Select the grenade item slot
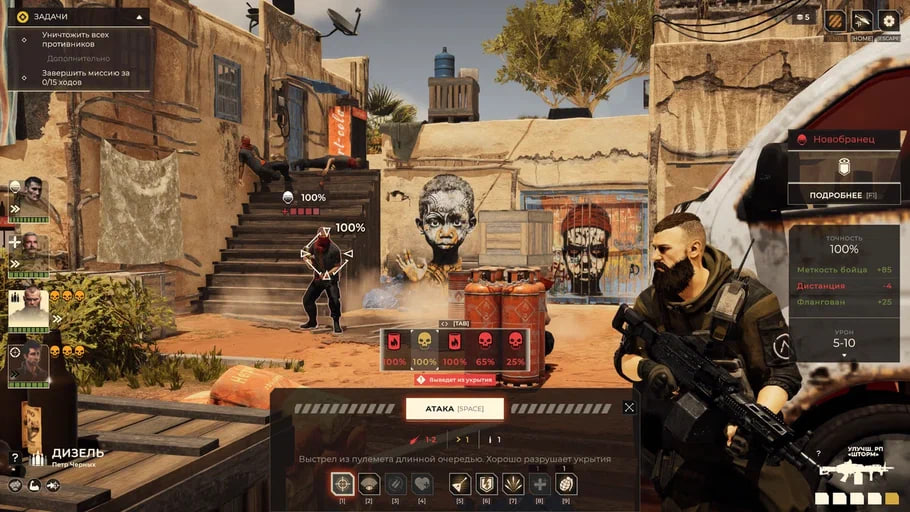 (x=566, y=484)
